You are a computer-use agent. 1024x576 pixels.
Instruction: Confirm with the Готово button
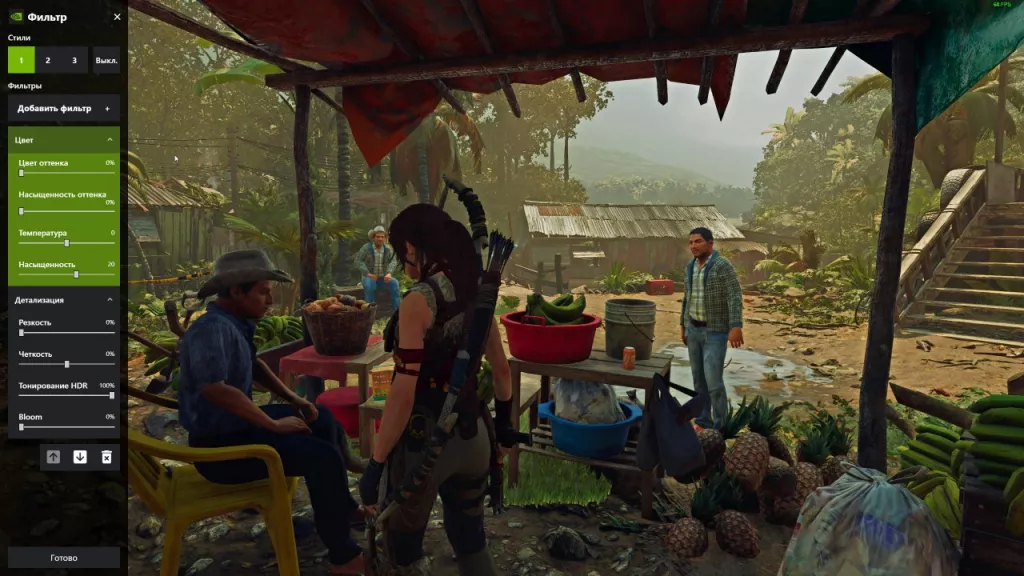[63, 557]
